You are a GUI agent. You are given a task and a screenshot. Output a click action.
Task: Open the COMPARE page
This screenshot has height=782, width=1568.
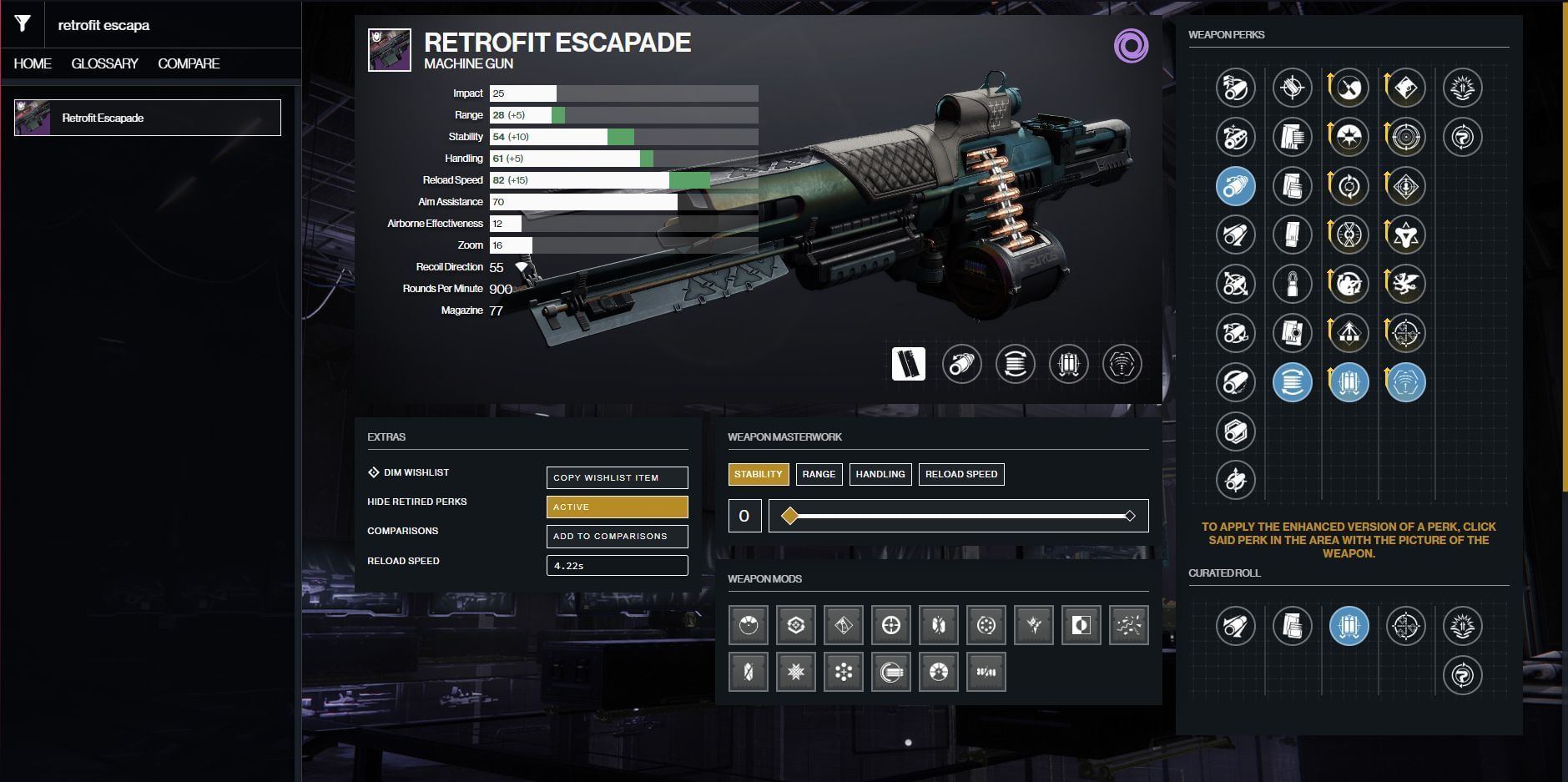189,63
